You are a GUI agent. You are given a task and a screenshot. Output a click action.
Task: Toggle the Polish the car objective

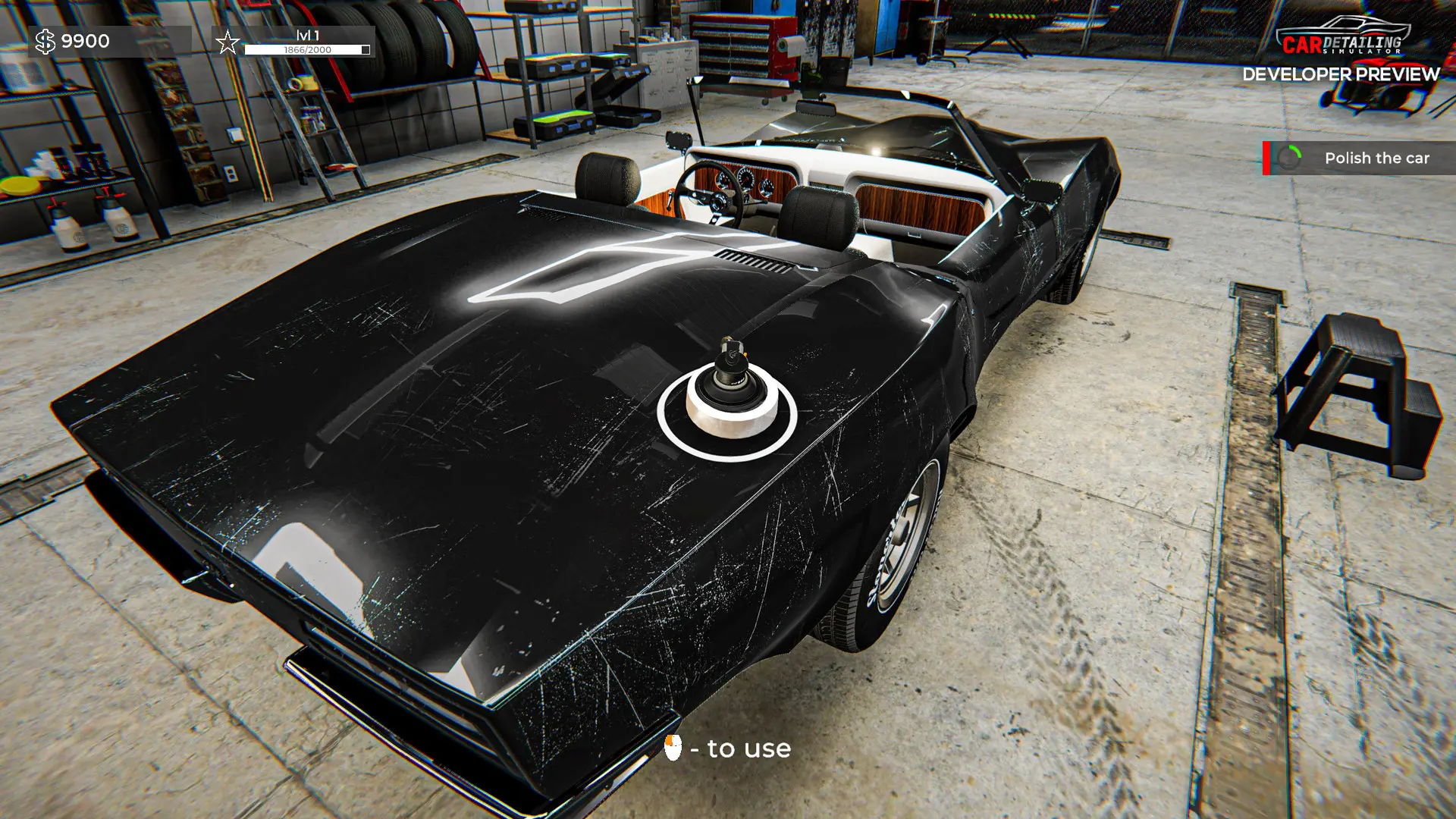coord(1357,158)
